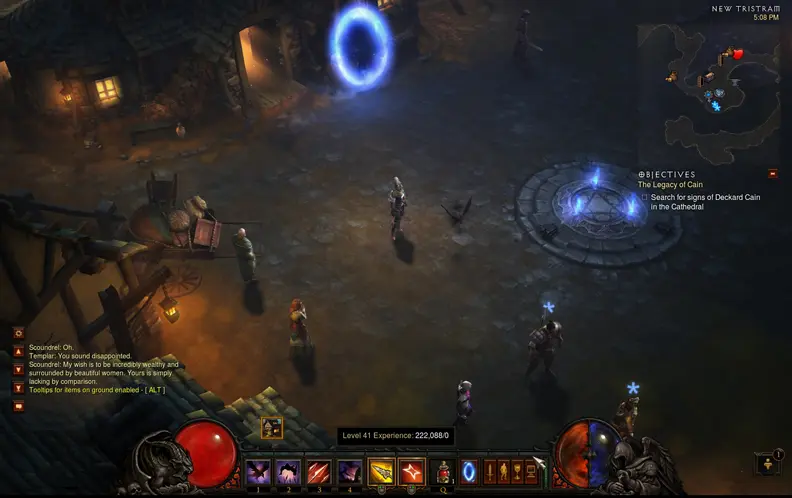Open the chat speech bubble button
The image size is (792, 498).
pyautogui.click(x=18, y=406)
